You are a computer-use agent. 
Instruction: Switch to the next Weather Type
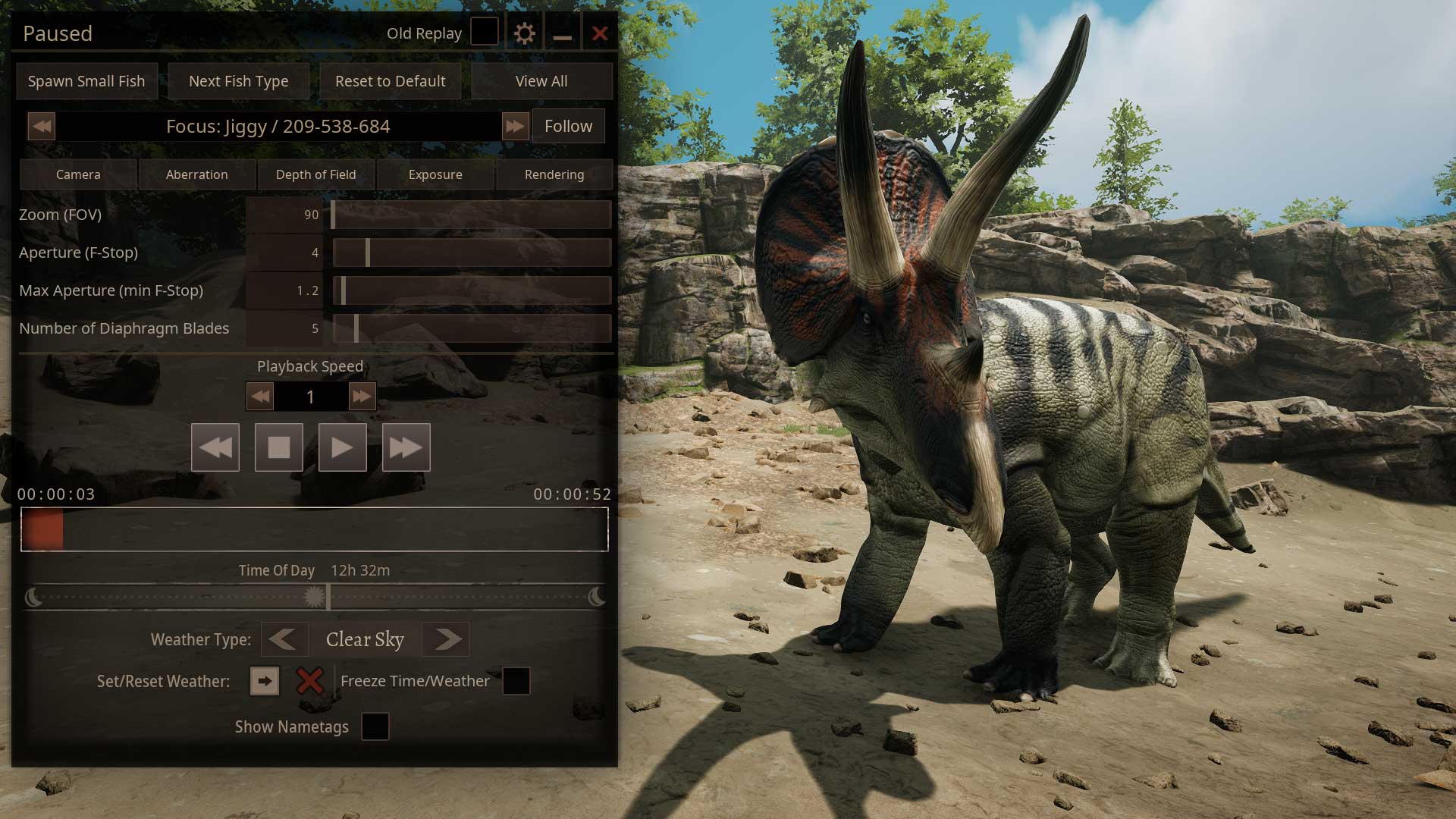[445, 639]
